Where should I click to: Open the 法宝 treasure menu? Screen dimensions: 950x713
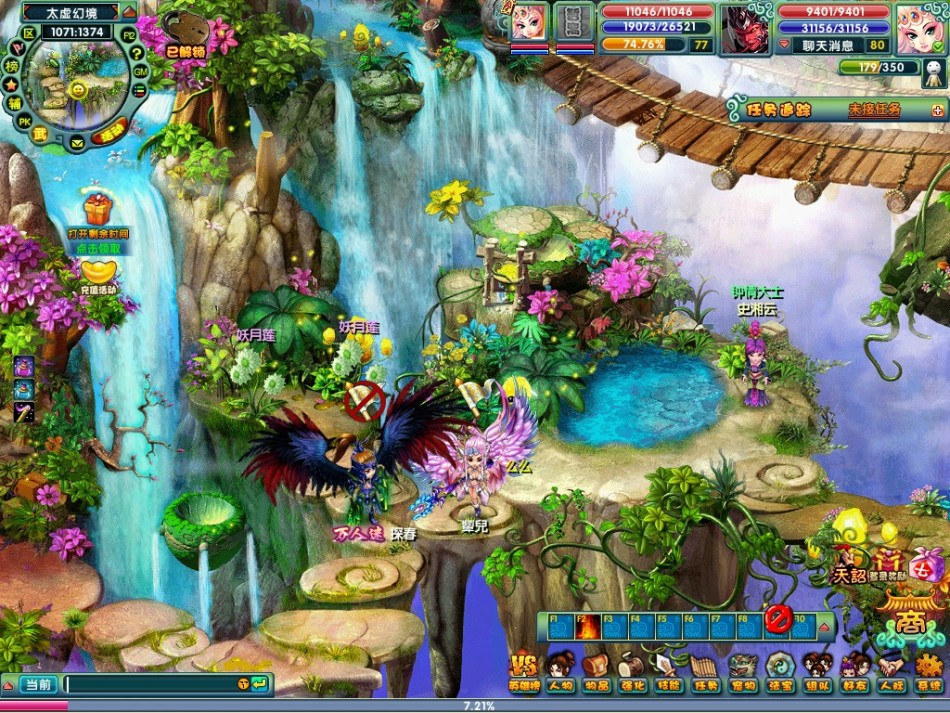tap(780, 668)
